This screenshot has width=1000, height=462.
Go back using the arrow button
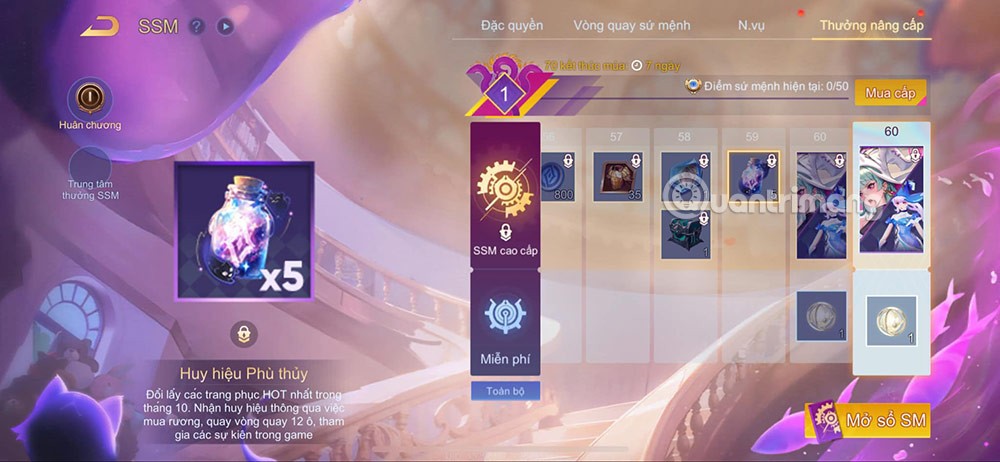(x=100, y=26)
